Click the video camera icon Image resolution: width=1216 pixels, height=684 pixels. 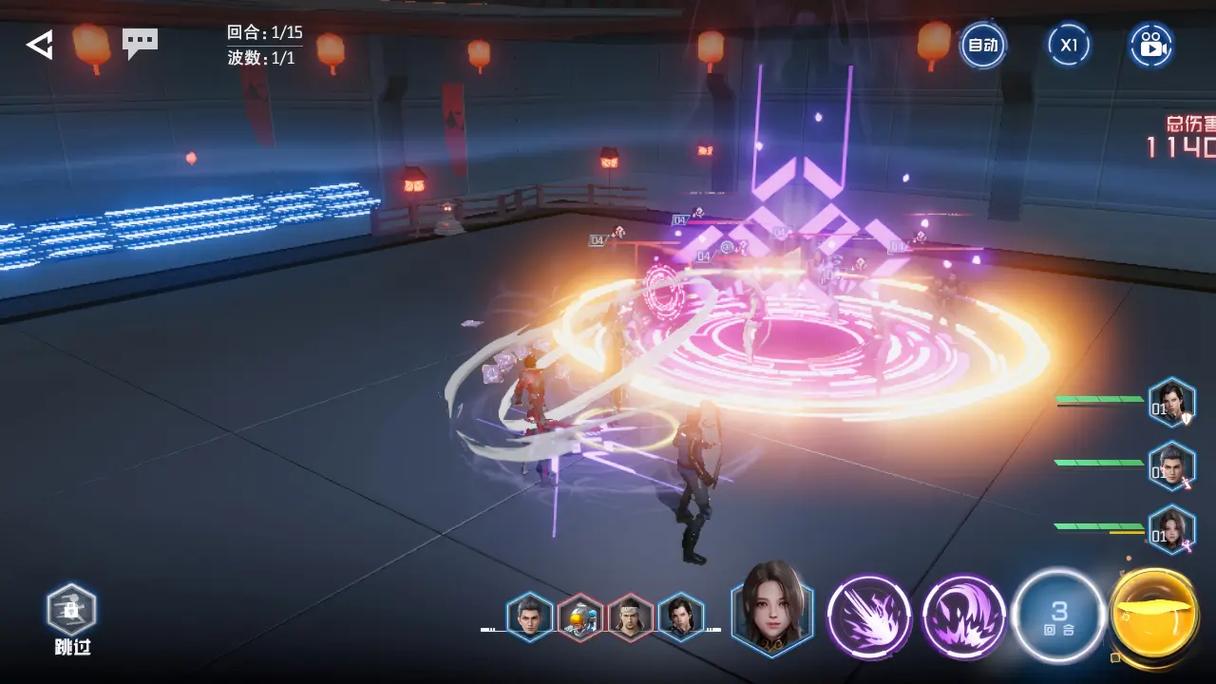[1151, 45]
